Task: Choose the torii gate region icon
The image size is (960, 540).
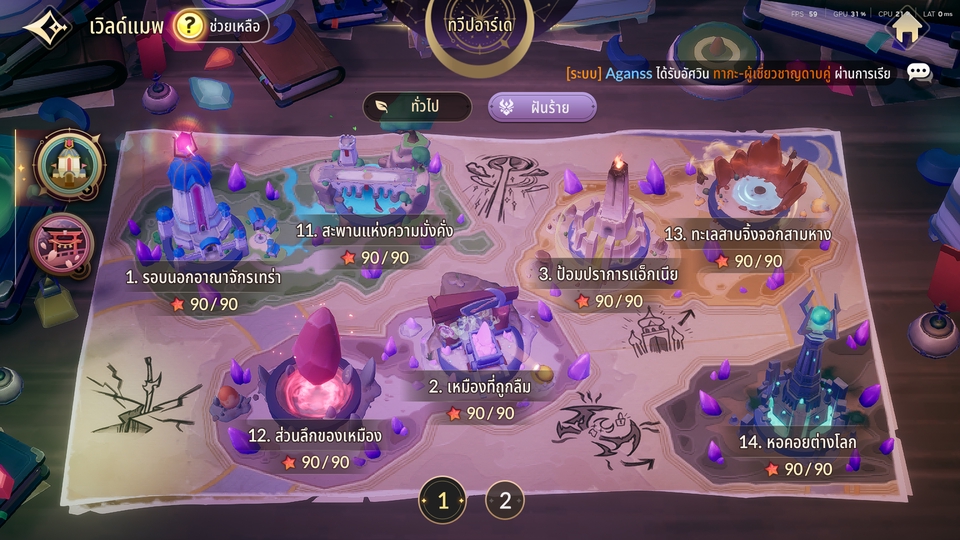Action: [62, 243]
